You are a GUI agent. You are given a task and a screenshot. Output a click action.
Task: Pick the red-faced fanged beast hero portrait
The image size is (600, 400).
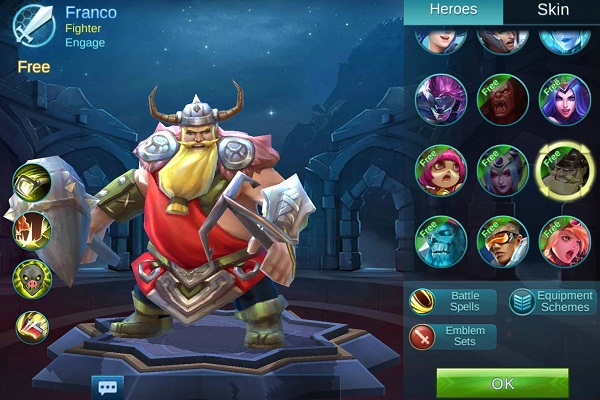[x=503, y=99]
